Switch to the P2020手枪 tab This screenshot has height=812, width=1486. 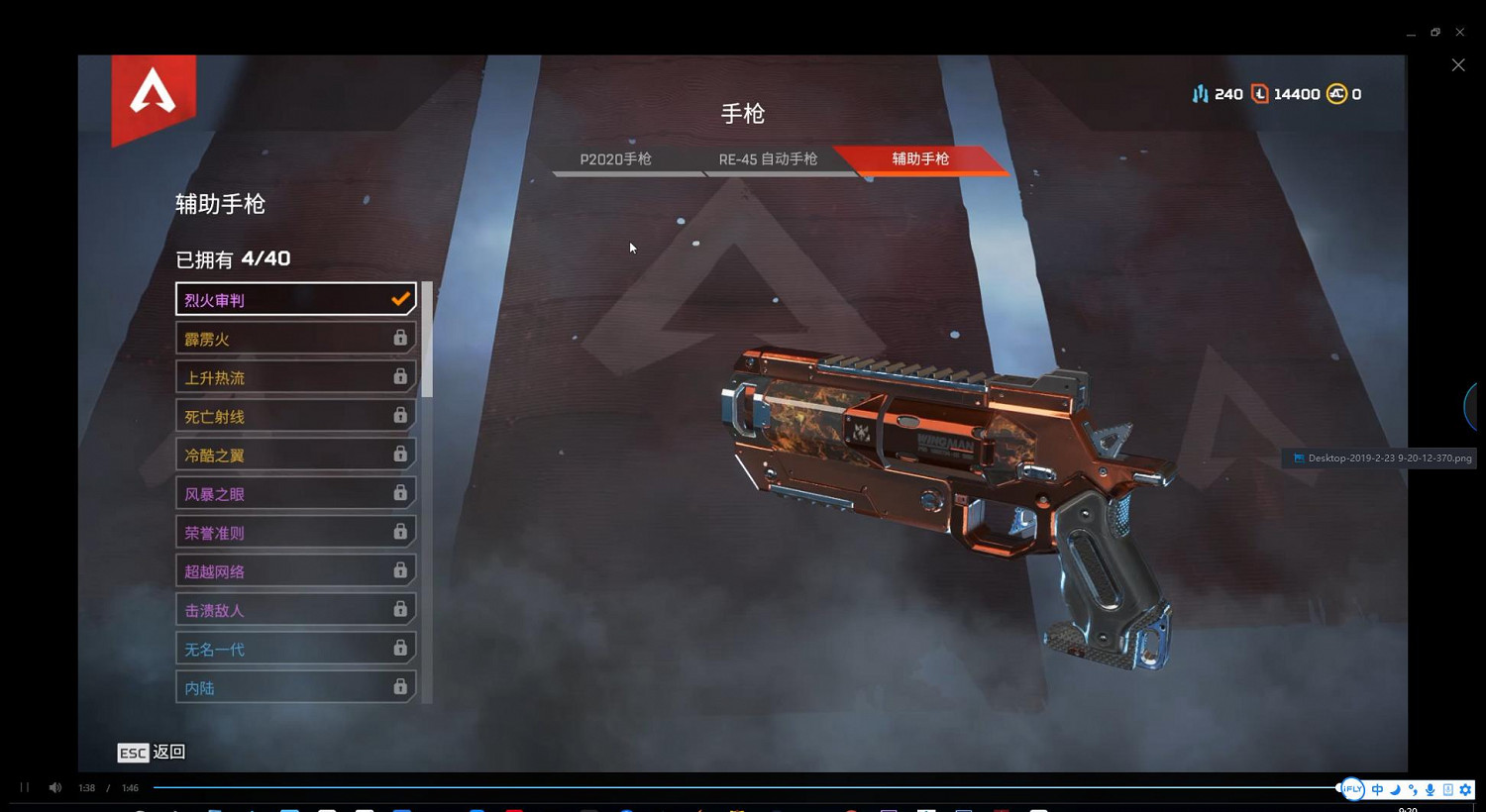tap(616, 158)
